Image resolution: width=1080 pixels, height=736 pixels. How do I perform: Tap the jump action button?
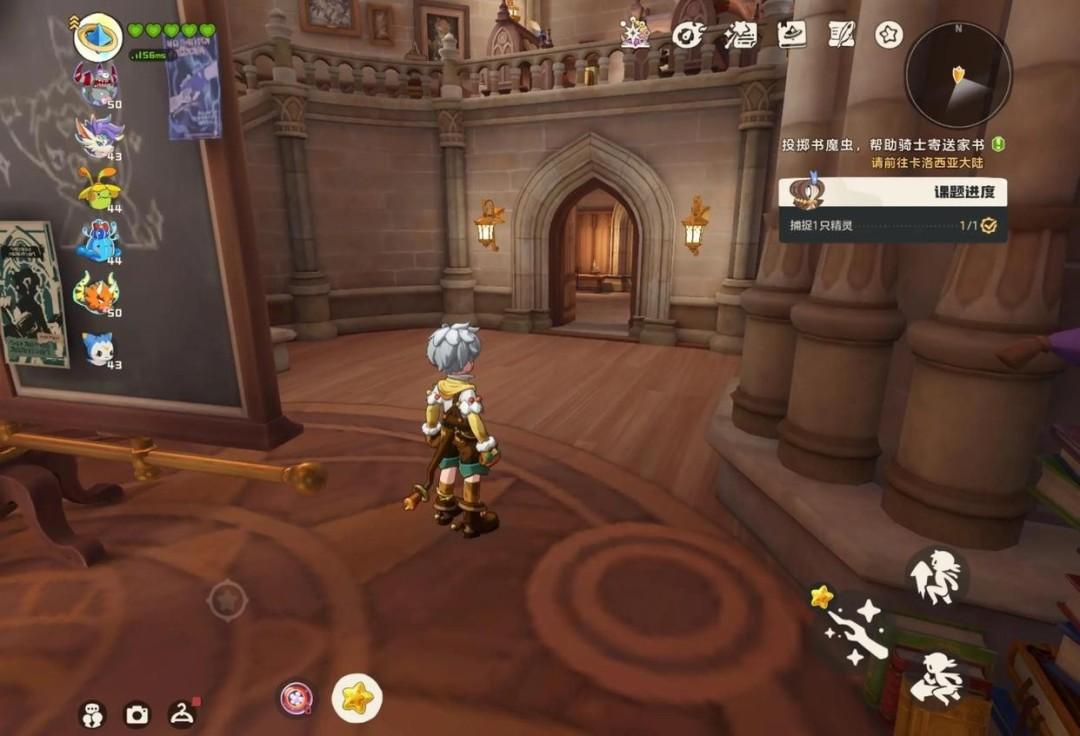(x=938, y=576)
